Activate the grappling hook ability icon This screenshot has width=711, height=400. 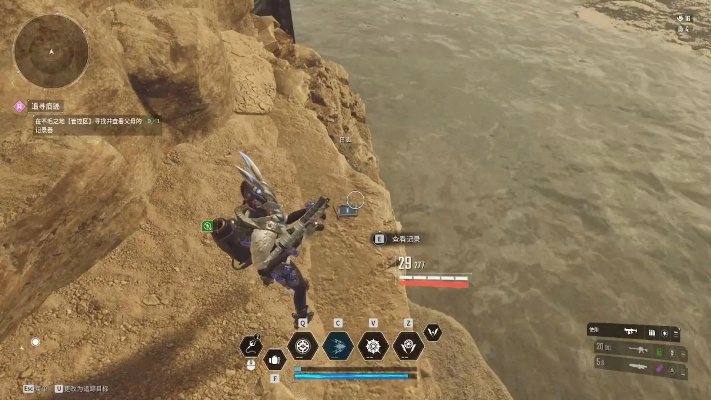click(x=251, y=346)
